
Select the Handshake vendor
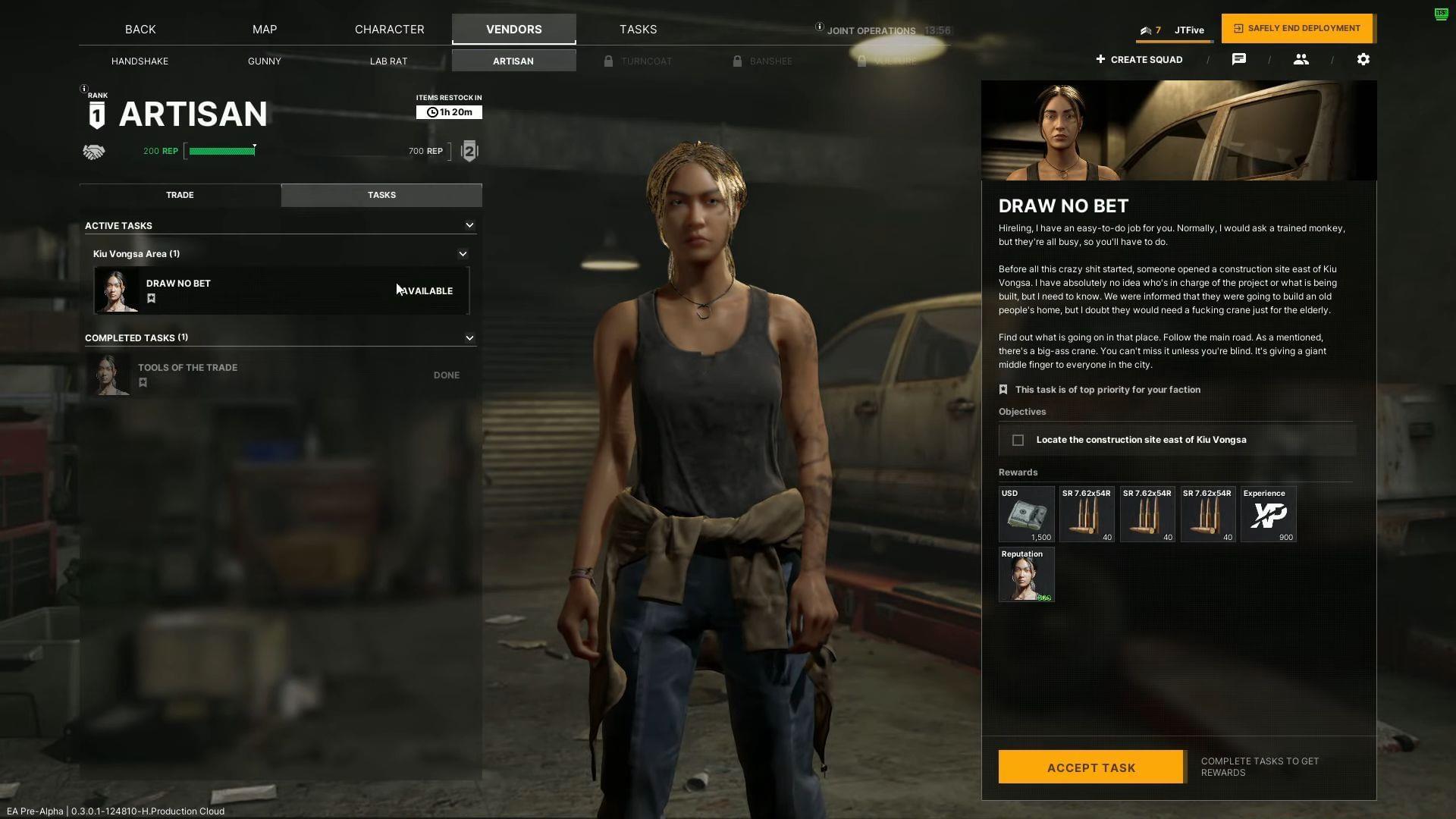(x=140, y=61)
